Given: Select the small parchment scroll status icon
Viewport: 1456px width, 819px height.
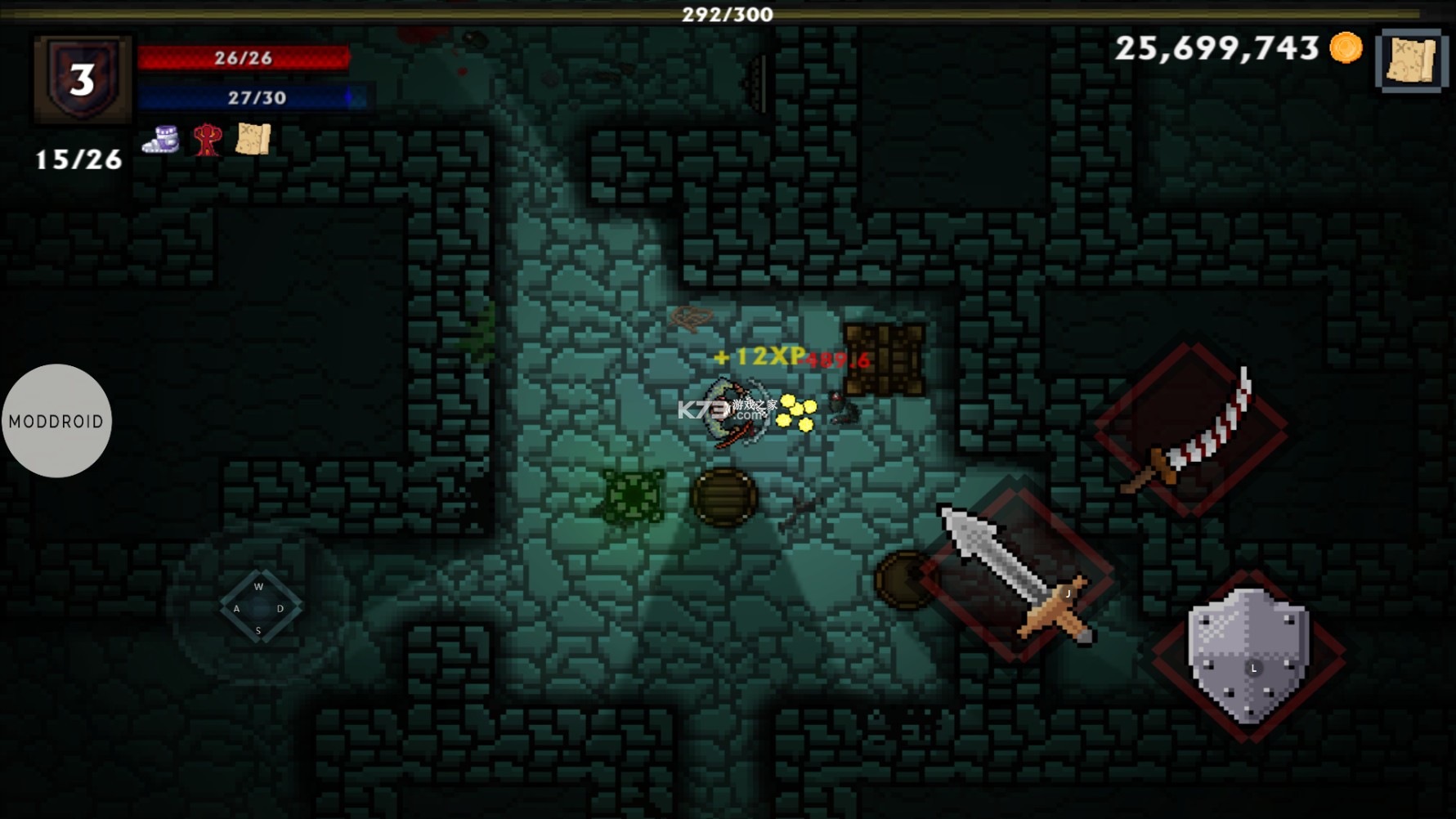Looking at the screenshot, I should point(253,139).
